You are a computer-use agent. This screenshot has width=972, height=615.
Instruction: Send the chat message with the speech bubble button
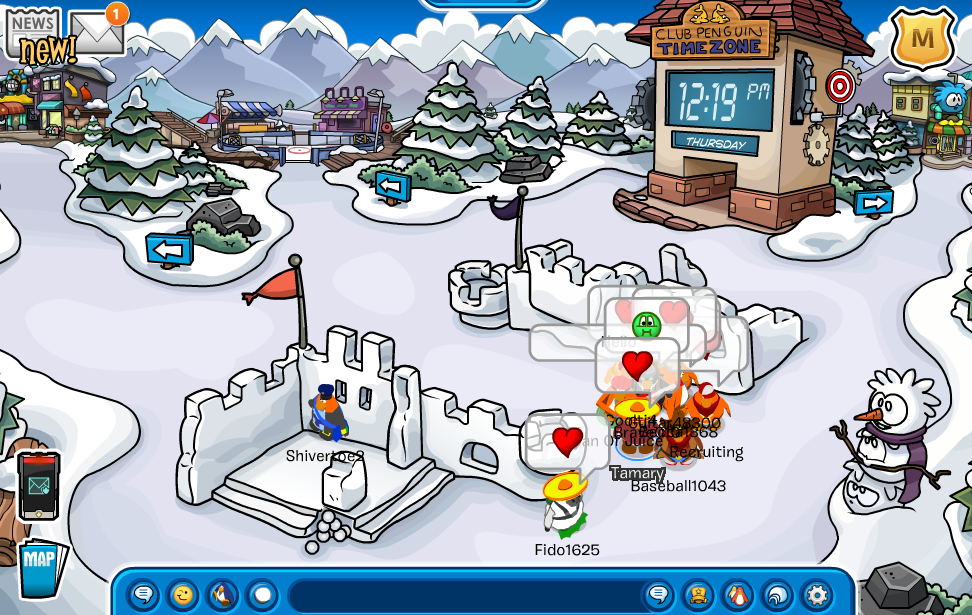(659, 595)
